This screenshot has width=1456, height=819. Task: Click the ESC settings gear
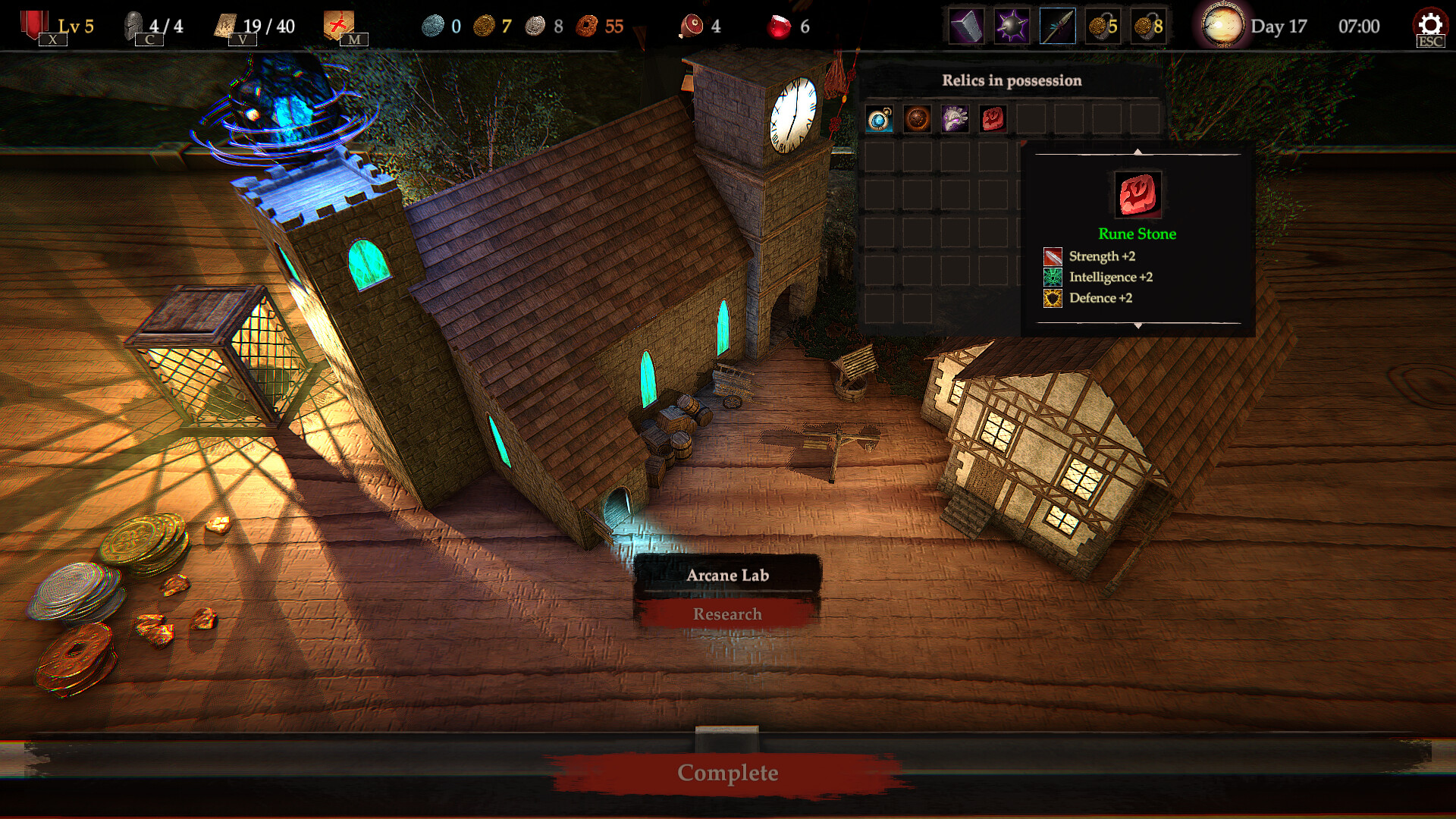1429,25
